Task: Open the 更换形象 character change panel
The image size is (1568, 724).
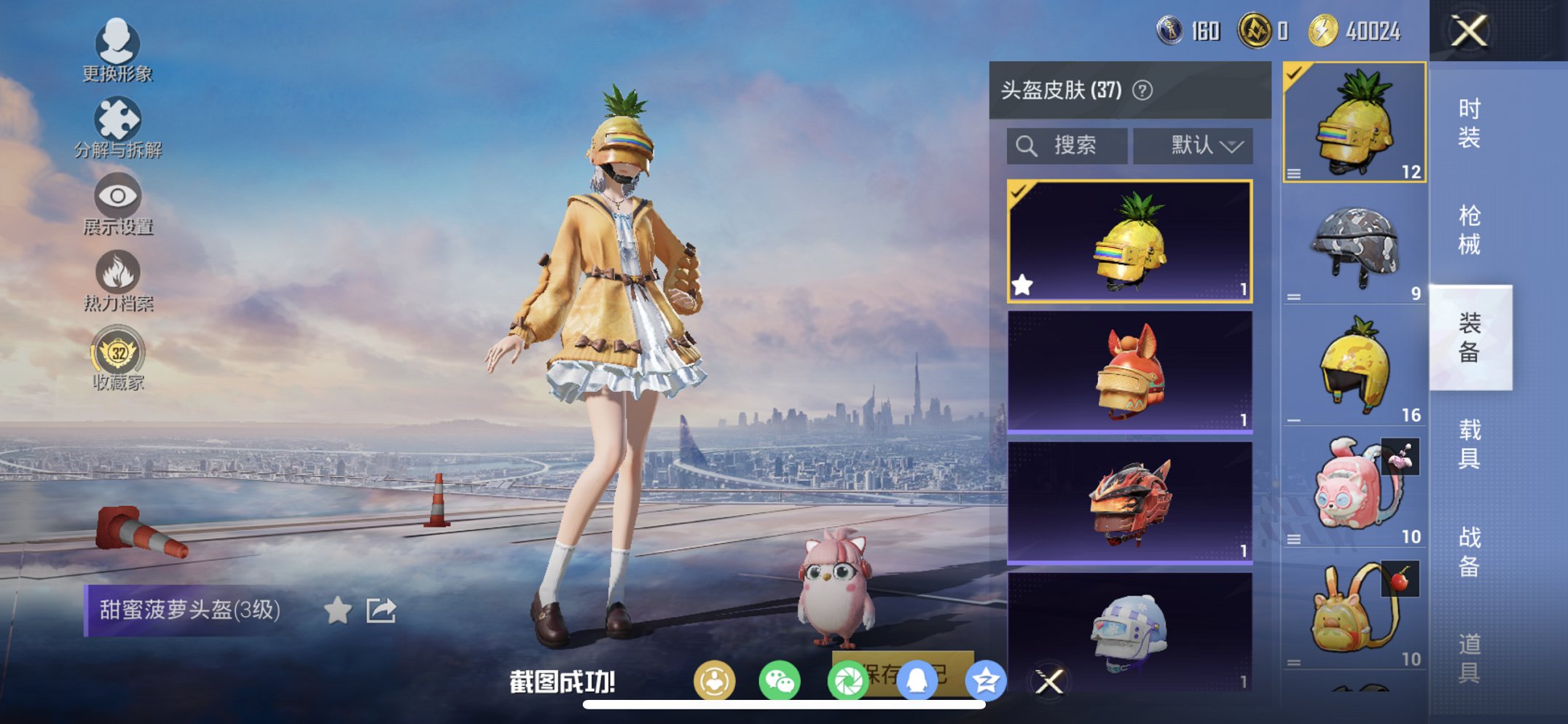Action: (x=119, y=52)
